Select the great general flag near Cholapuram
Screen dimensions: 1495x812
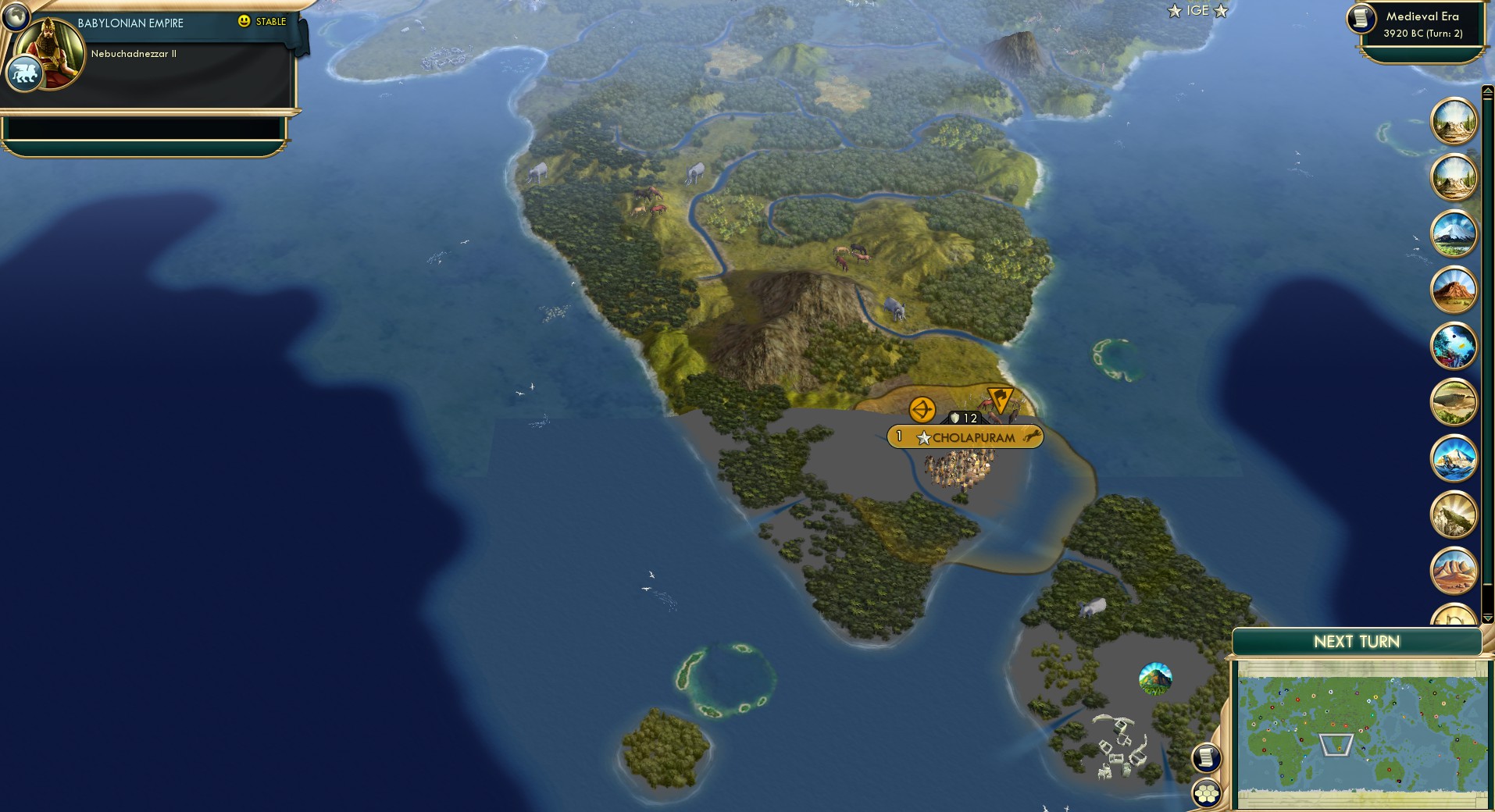coord(1001,400)
